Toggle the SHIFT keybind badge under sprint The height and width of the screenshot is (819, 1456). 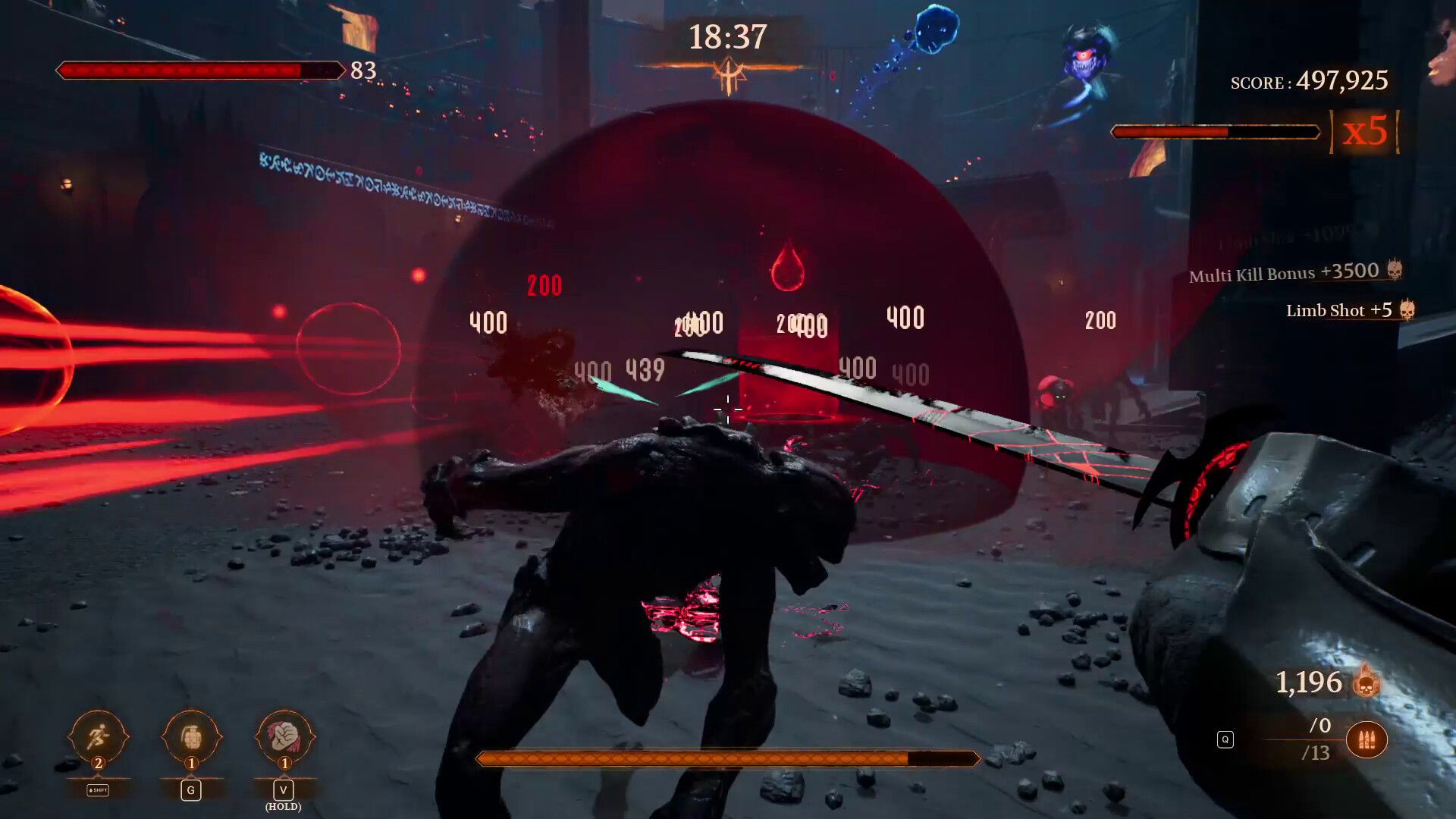(x=97, y=789)
